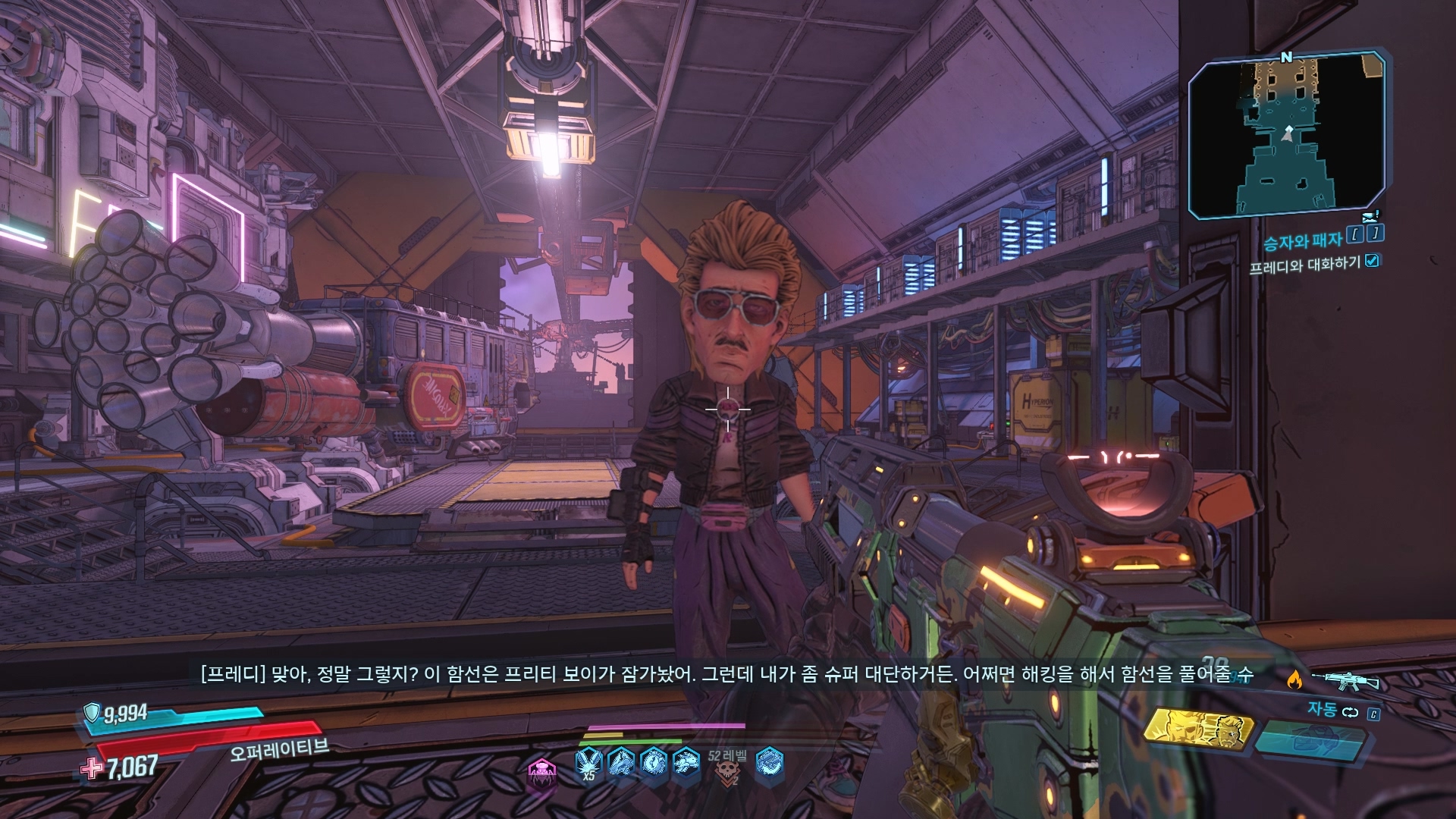Activate the golden Digi-Clone action skill

pyautogui.click(x=1197, y=731)
